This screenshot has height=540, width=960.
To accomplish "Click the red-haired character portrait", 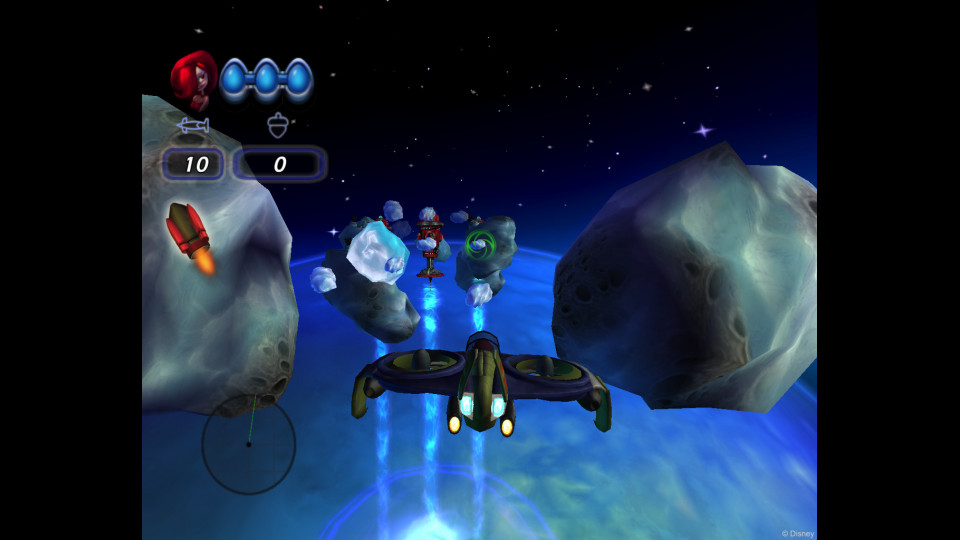I will point(193,80).
